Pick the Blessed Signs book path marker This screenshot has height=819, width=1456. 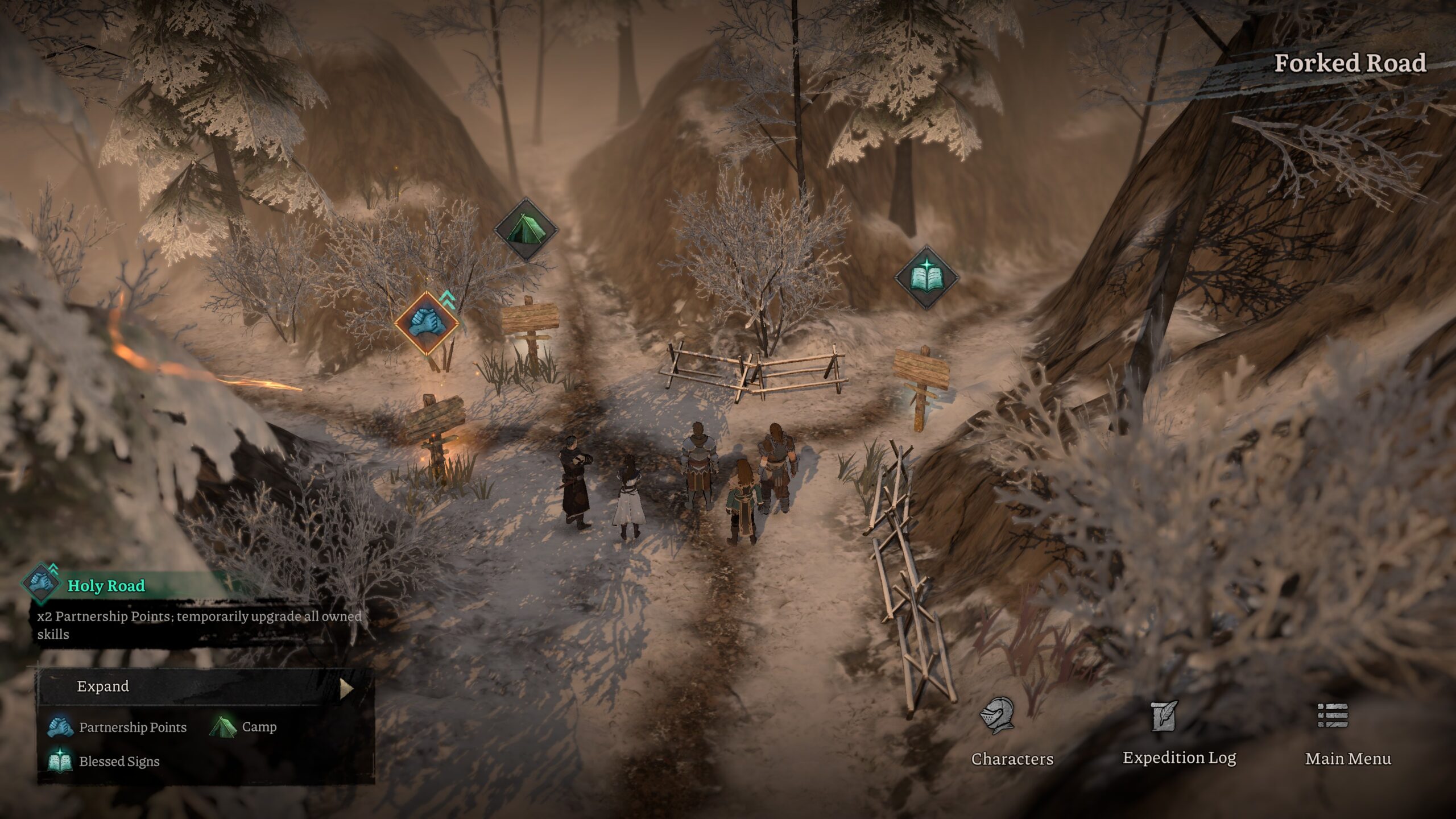[x=926, y=278]
